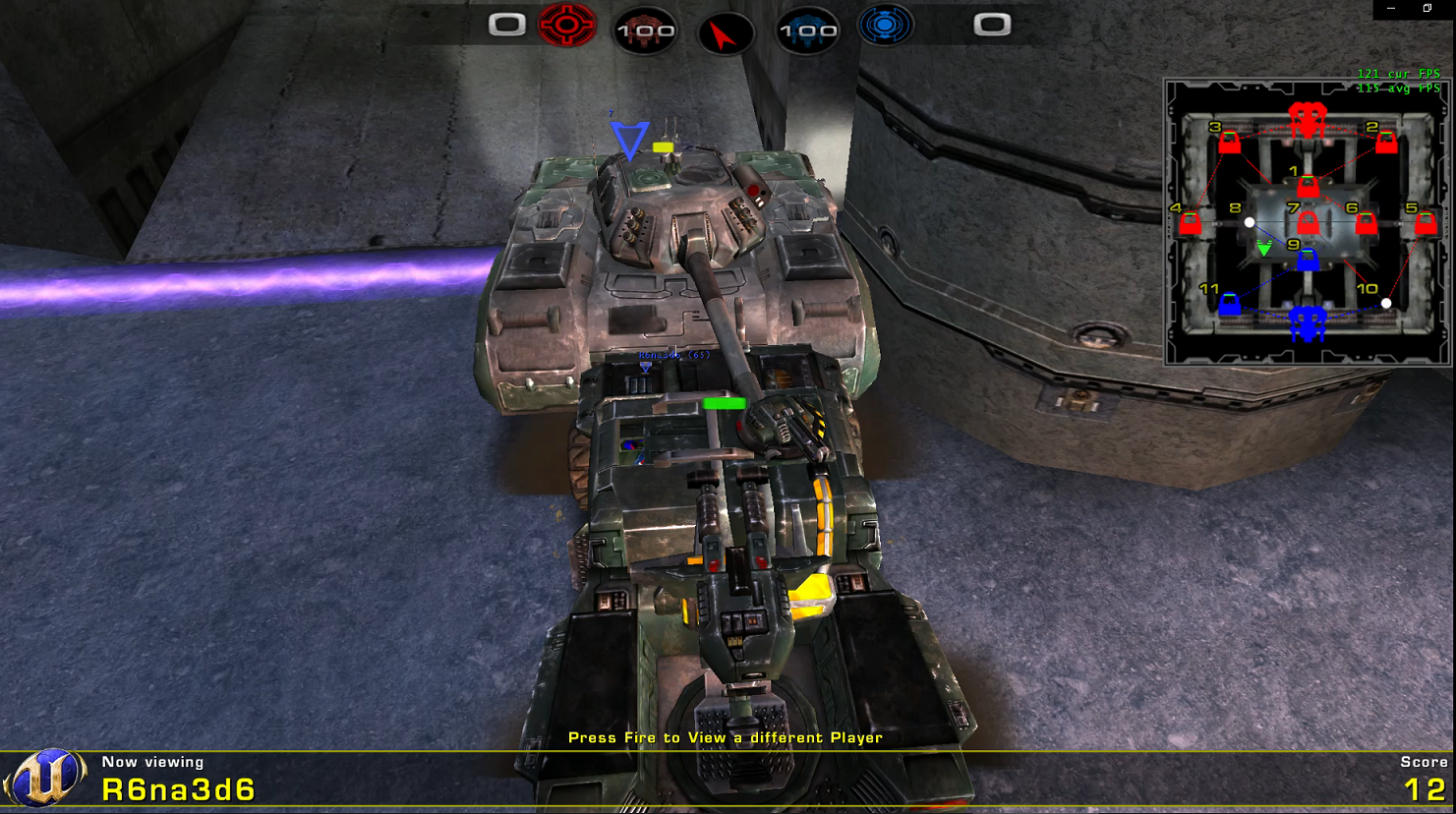The image size is (1456, 814).
Task: Restore down the game window
Action: [1427, 9]
